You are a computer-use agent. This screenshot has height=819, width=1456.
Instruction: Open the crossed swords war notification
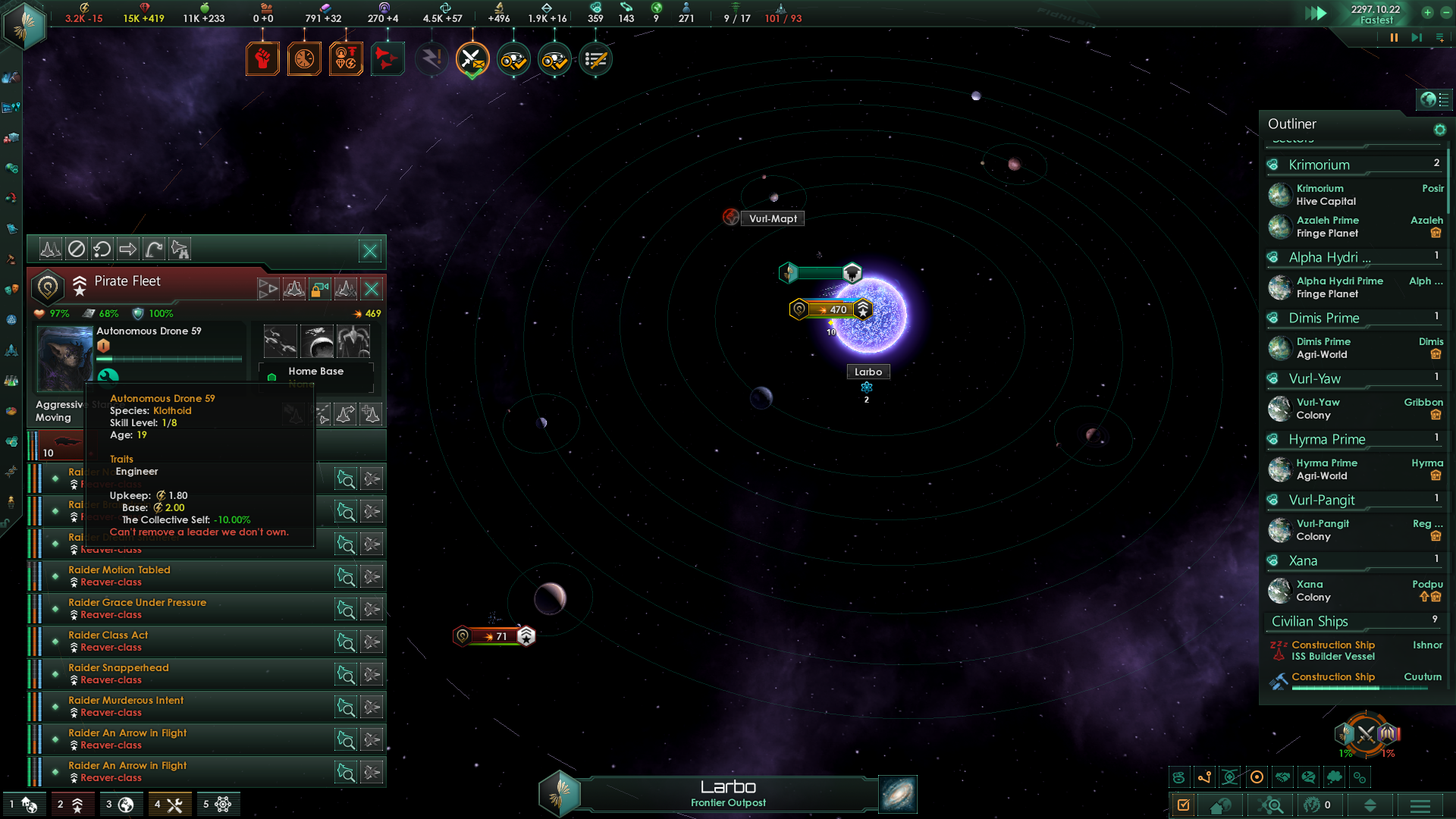(x=472, y=59)
